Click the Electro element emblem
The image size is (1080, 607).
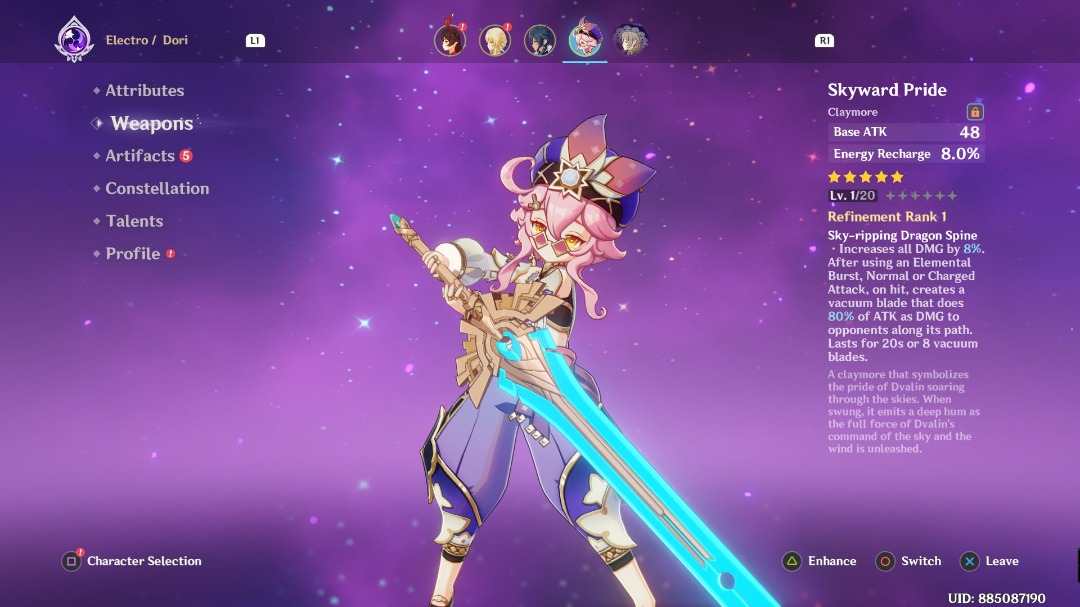tap(73, 40)
